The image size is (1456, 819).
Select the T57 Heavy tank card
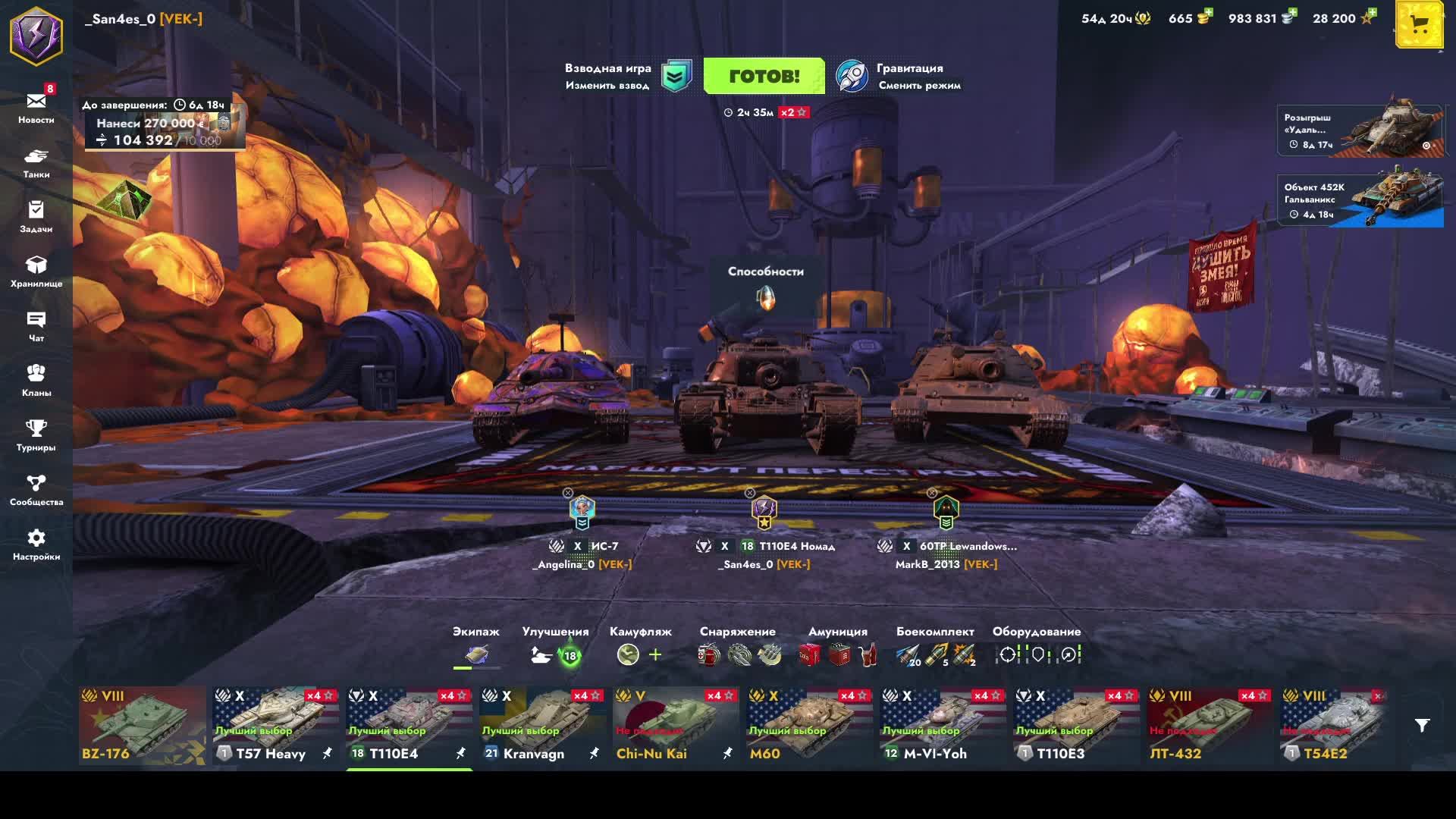[275, 726]
